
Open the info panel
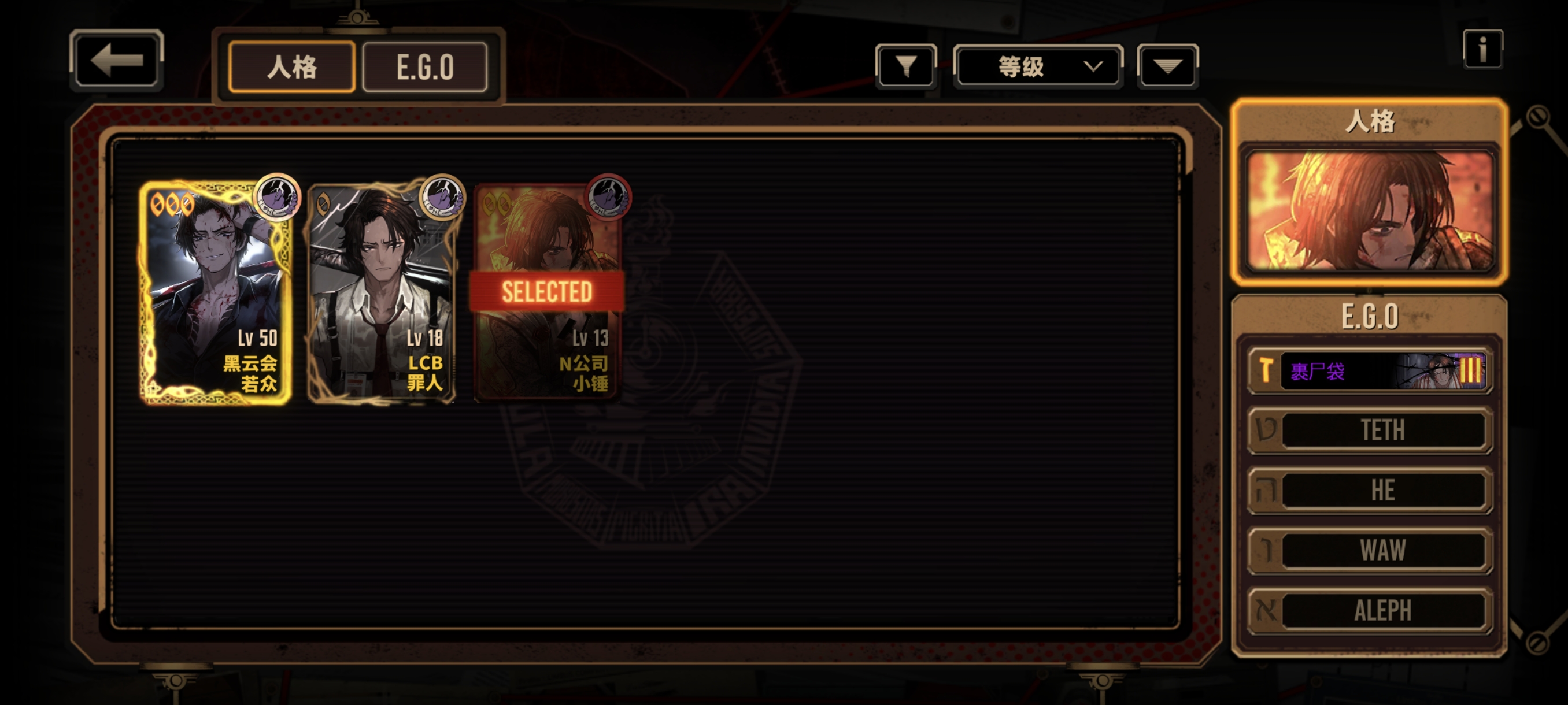[1482, 49]
